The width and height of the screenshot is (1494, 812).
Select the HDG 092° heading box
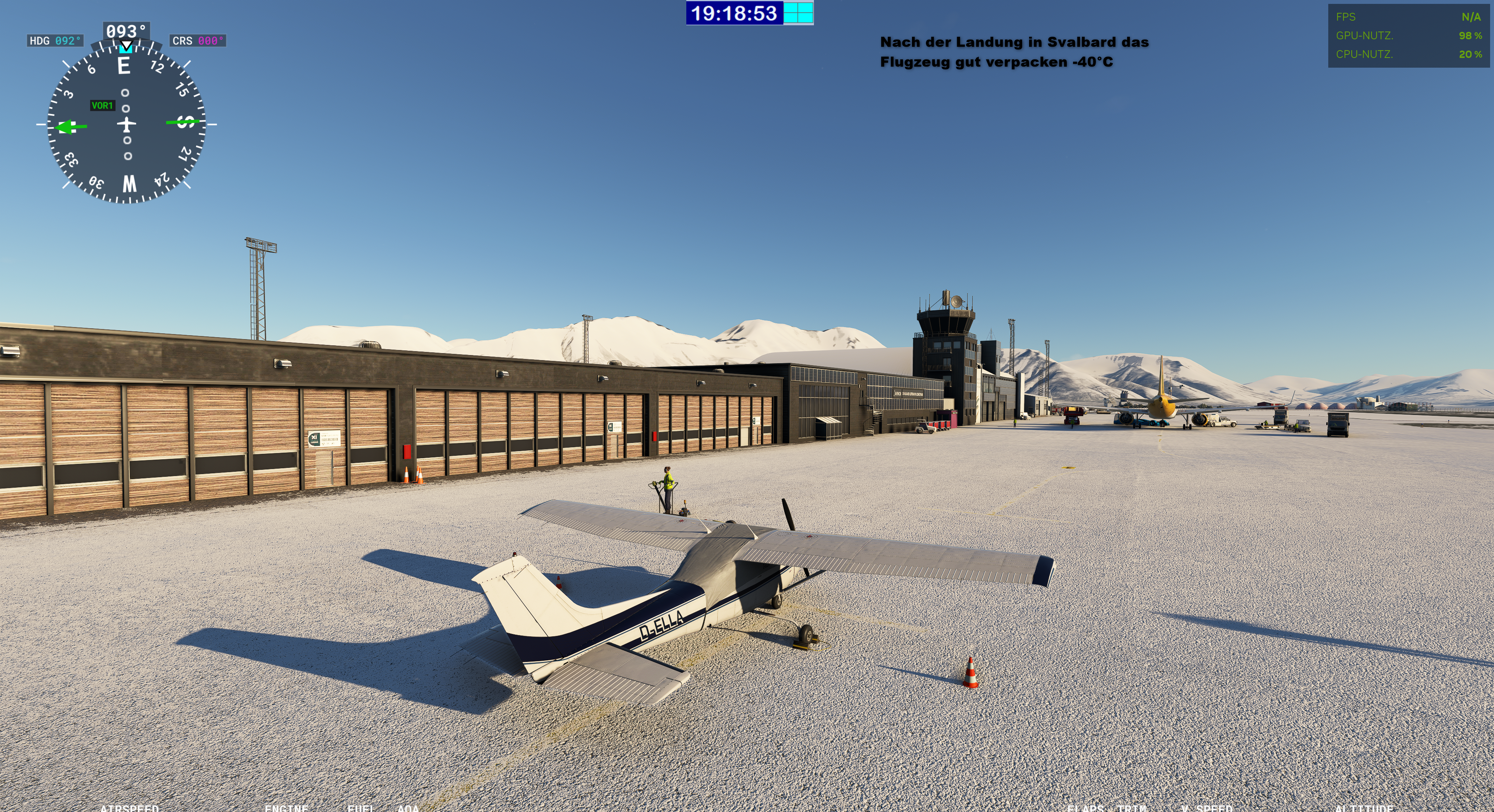coord(55,40)
